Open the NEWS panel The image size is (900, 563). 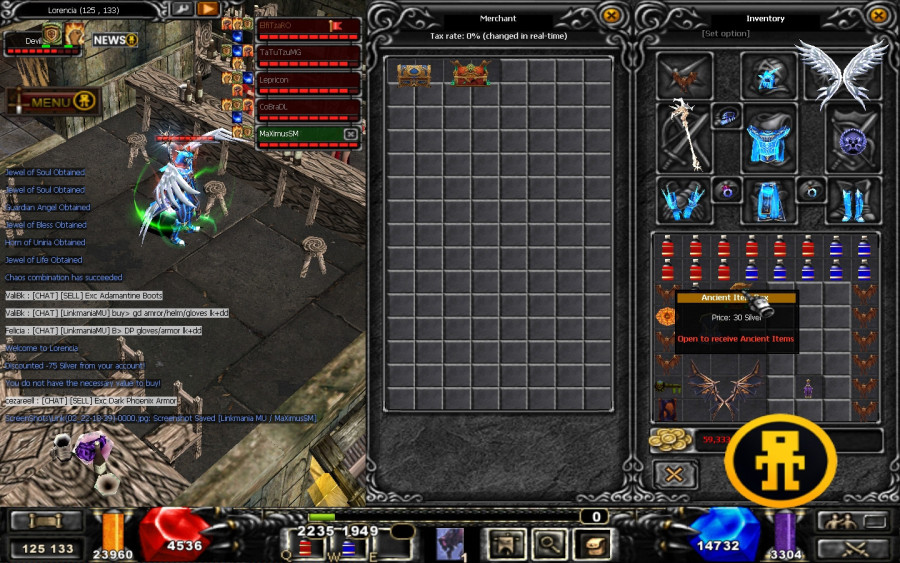114,40
